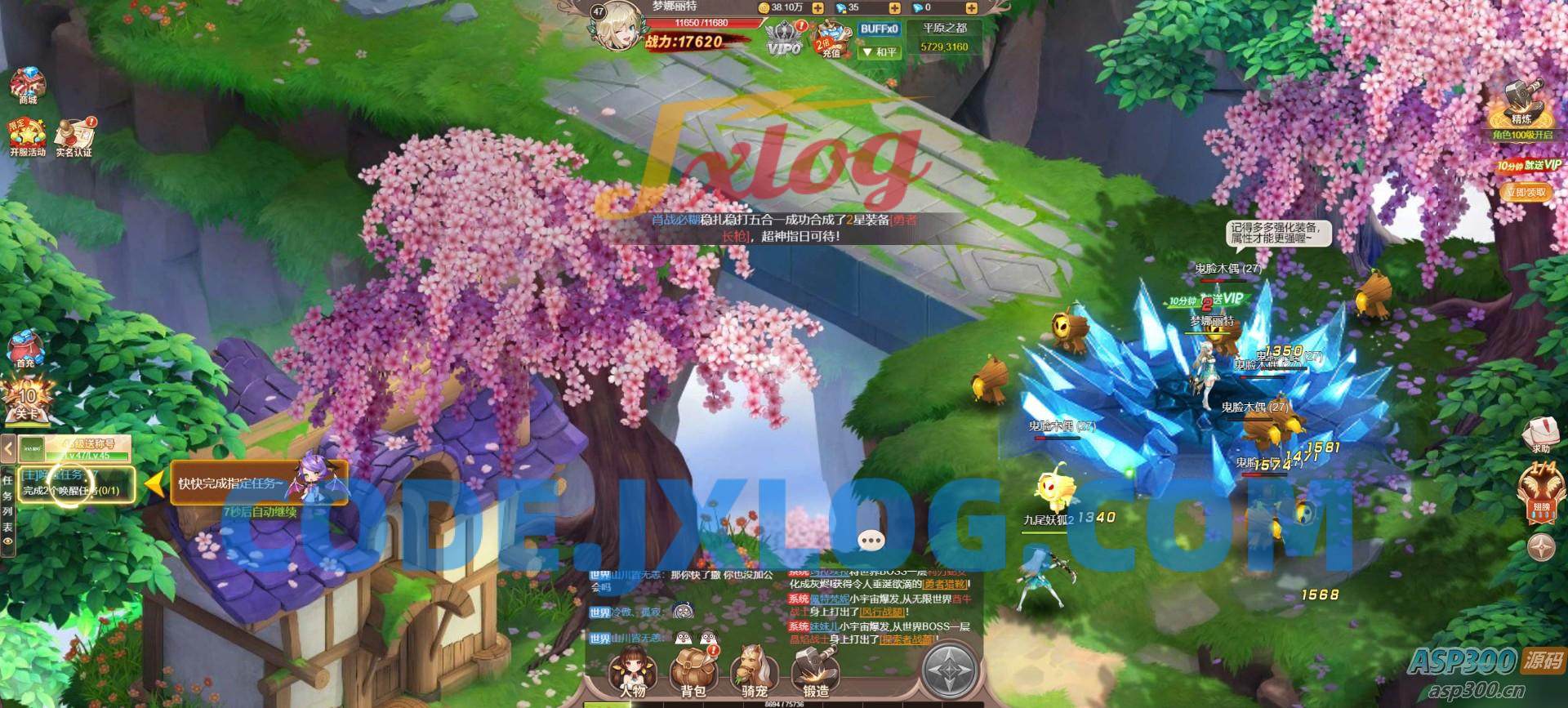Open the 骑宠 mount and pet menu
Viewport: 1568px width, 708px height.
(753, 671)
